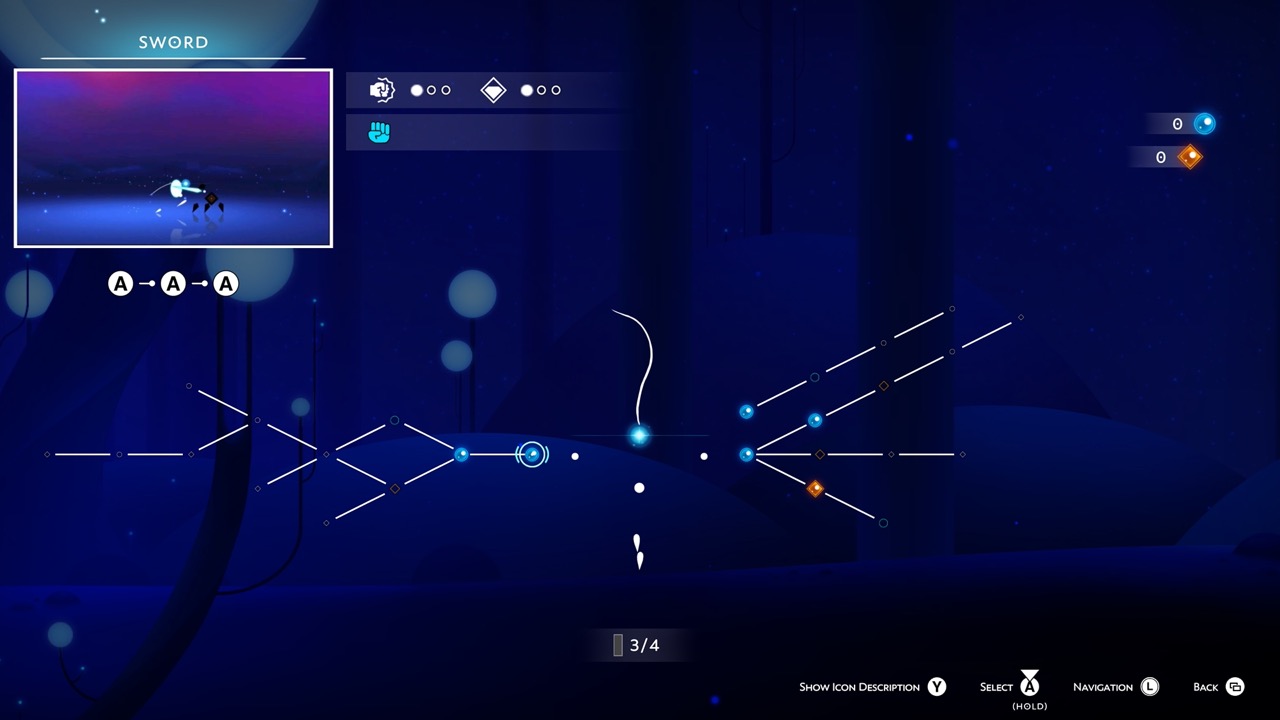This screenshot has height=720, width=1280.
Task: Click the first filled pip next to fist icon
Action: pyautogui.click(x=416, y=90)
